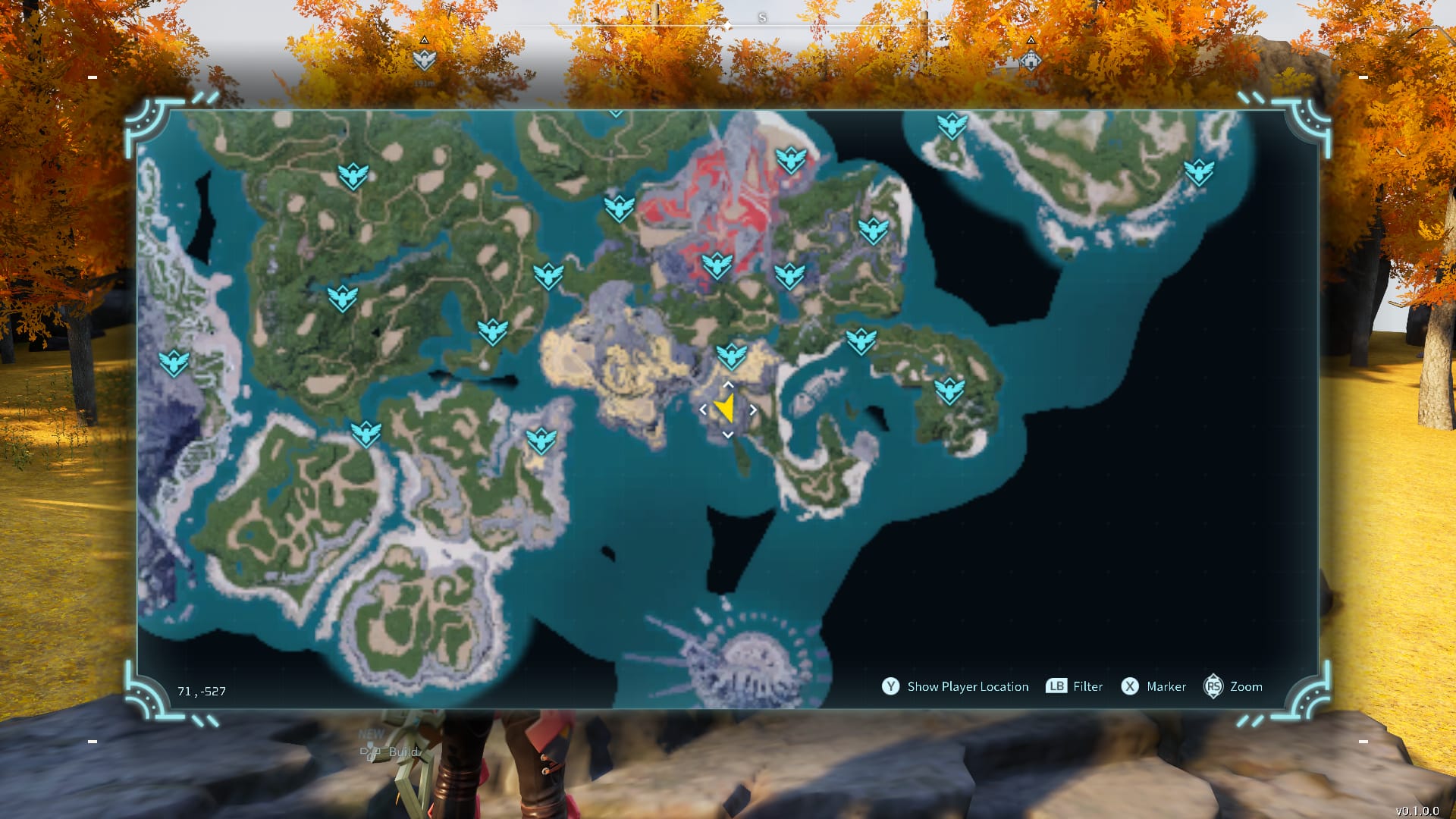Select the fast travel icon near the far-right map edge
The width and height of the screenshot is (1456, 819).
tap(1198, 171)
